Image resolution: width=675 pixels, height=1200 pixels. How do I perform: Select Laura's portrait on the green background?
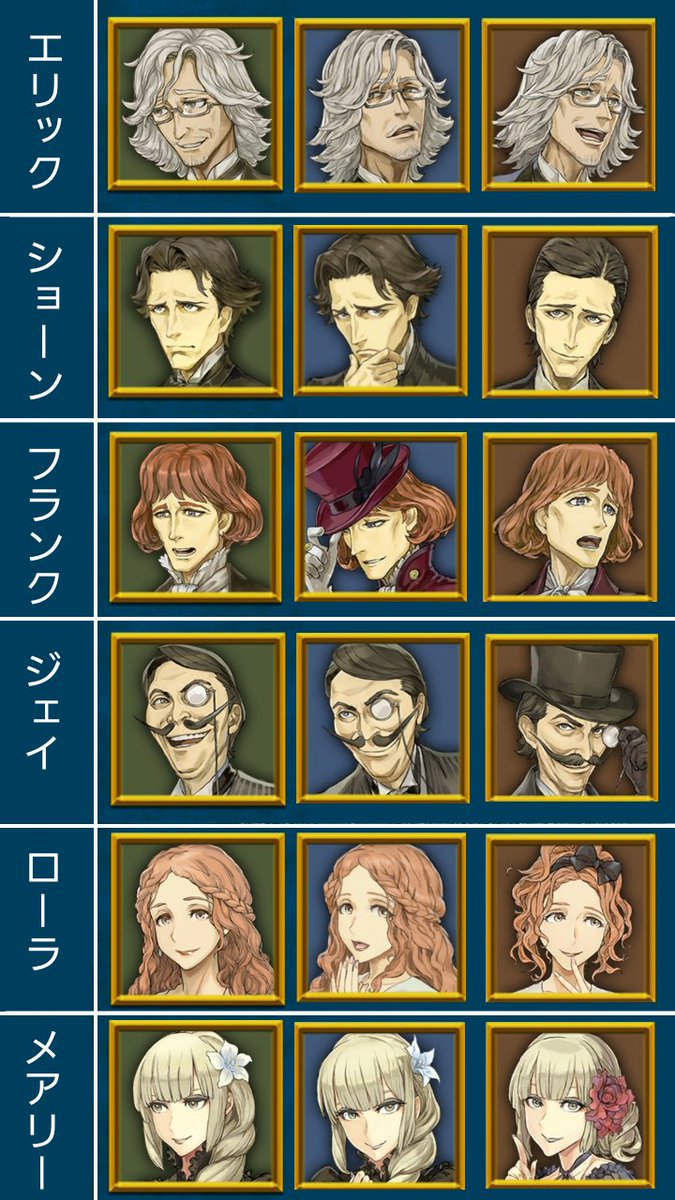click(x=197, y=918)
